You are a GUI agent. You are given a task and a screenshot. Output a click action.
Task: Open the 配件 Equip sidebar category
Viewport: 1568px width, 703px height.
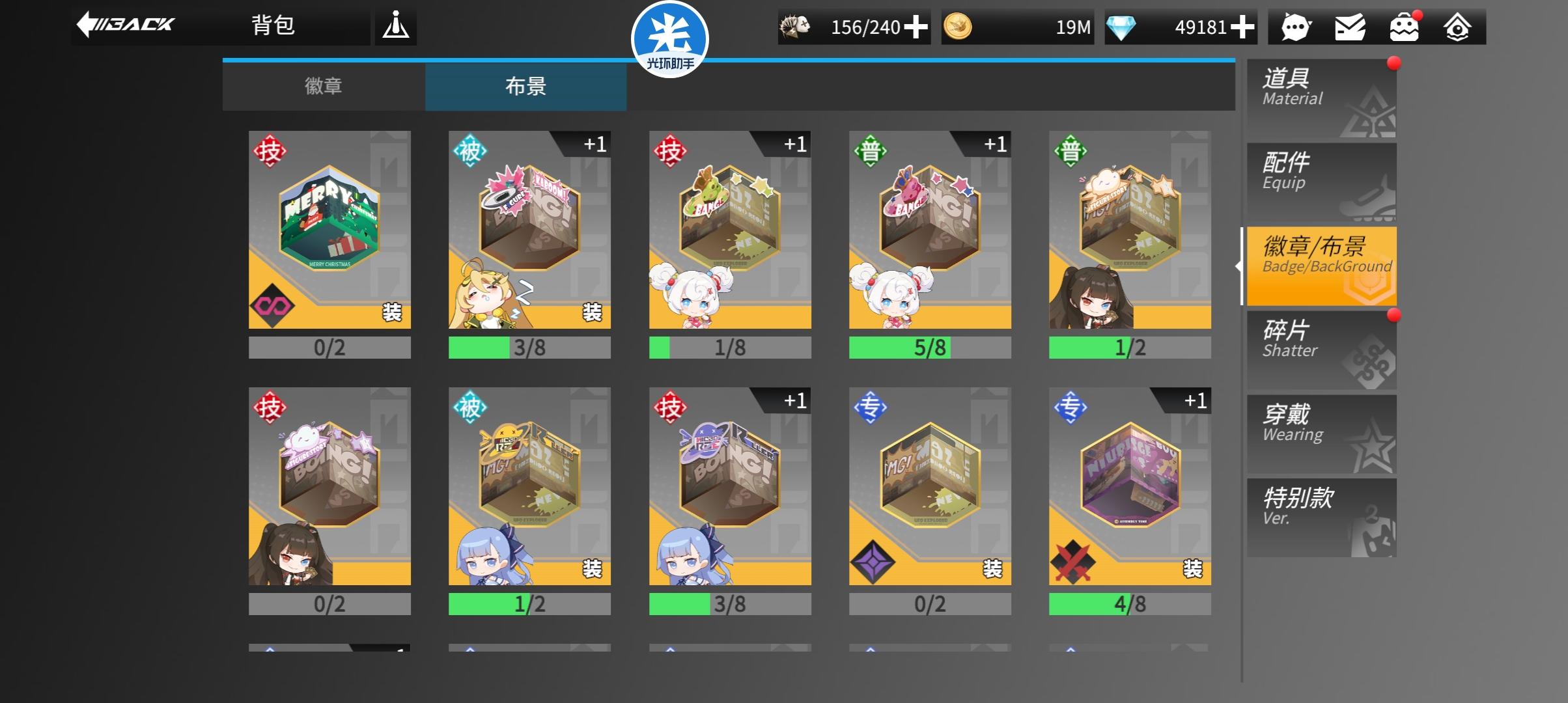click(1322, 181)
